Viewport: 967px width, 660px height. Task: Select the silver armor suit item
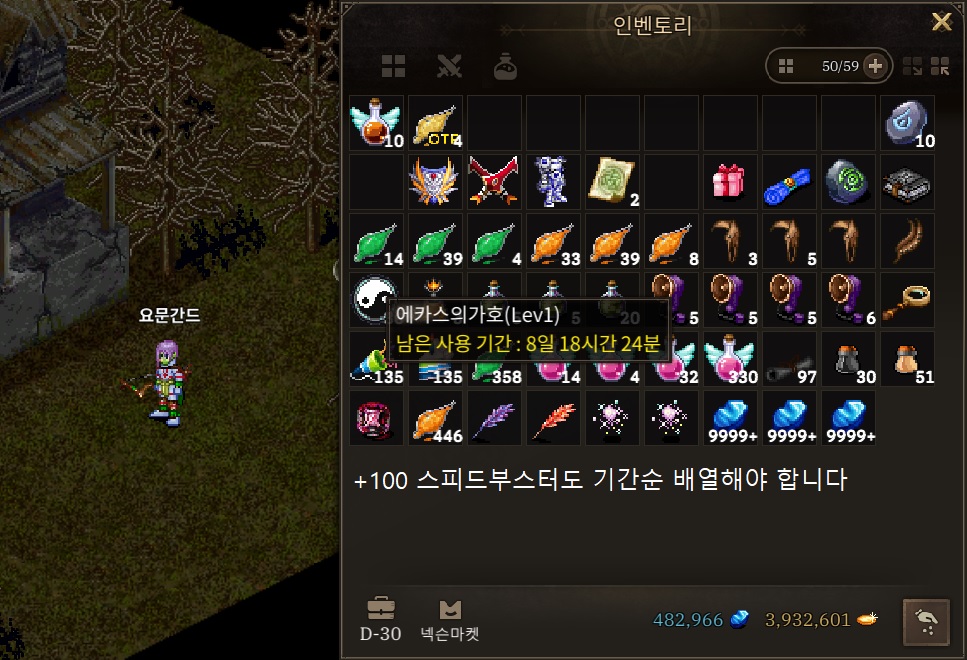pos(553,181)
